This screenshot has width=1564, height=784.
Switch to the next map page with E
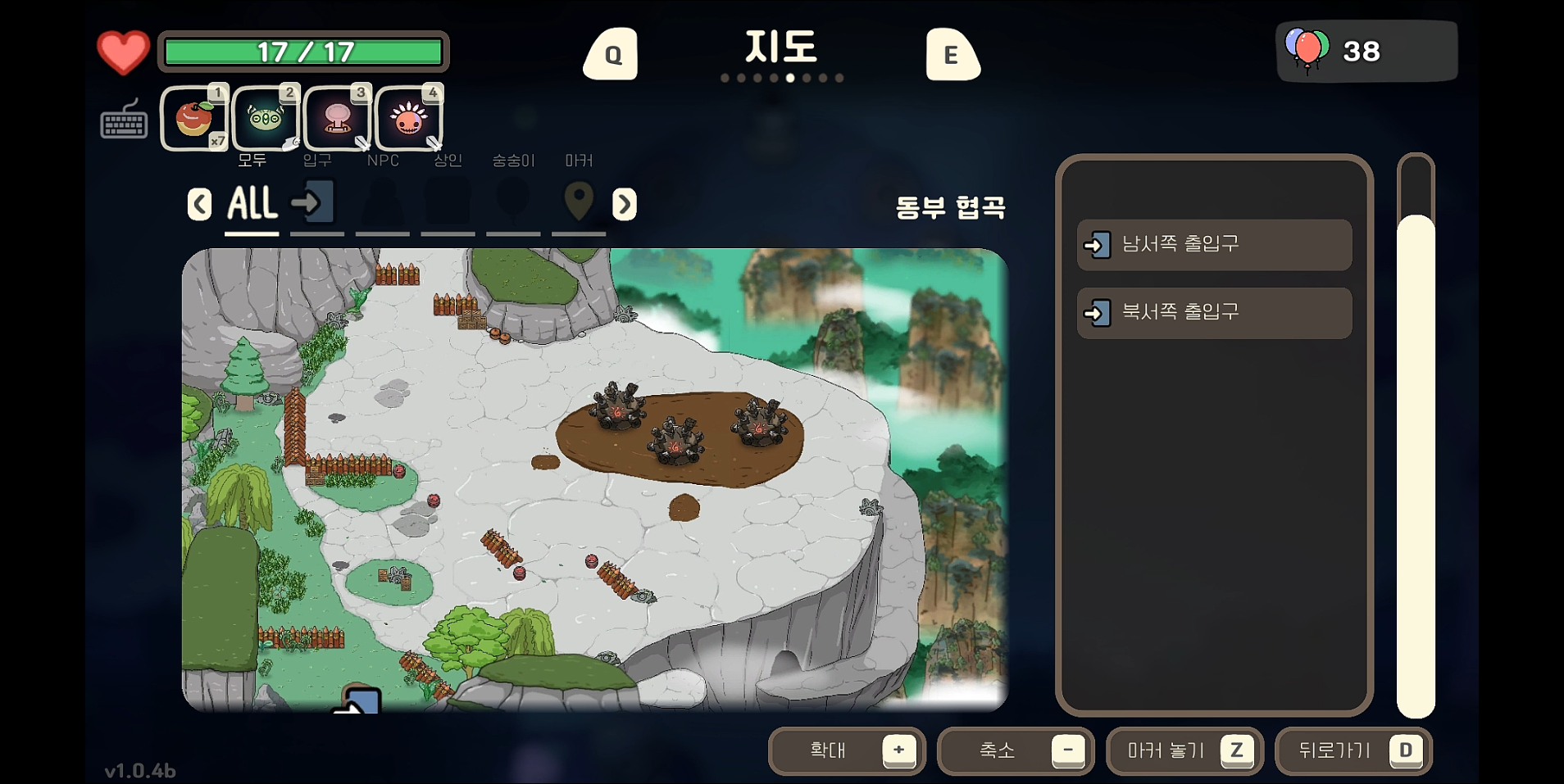click(952, 52)
